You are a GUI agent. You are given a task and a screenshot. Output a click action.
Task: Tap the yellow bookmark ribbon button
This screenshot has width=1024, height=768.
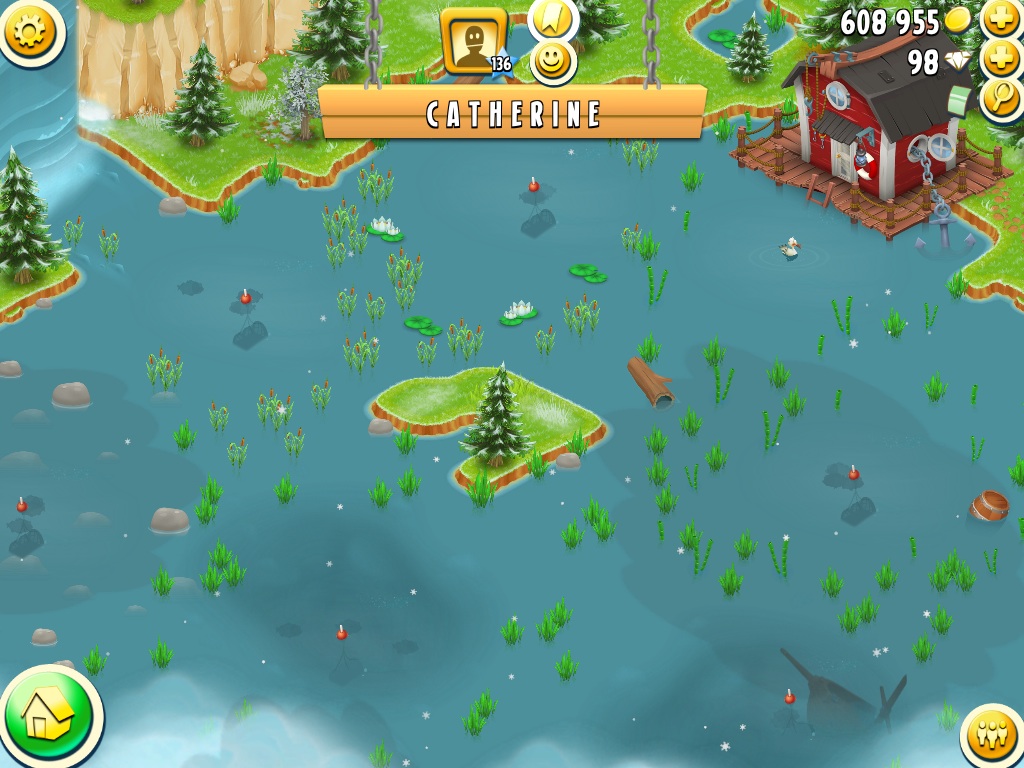pyautogui.click(x=552, y=16)
